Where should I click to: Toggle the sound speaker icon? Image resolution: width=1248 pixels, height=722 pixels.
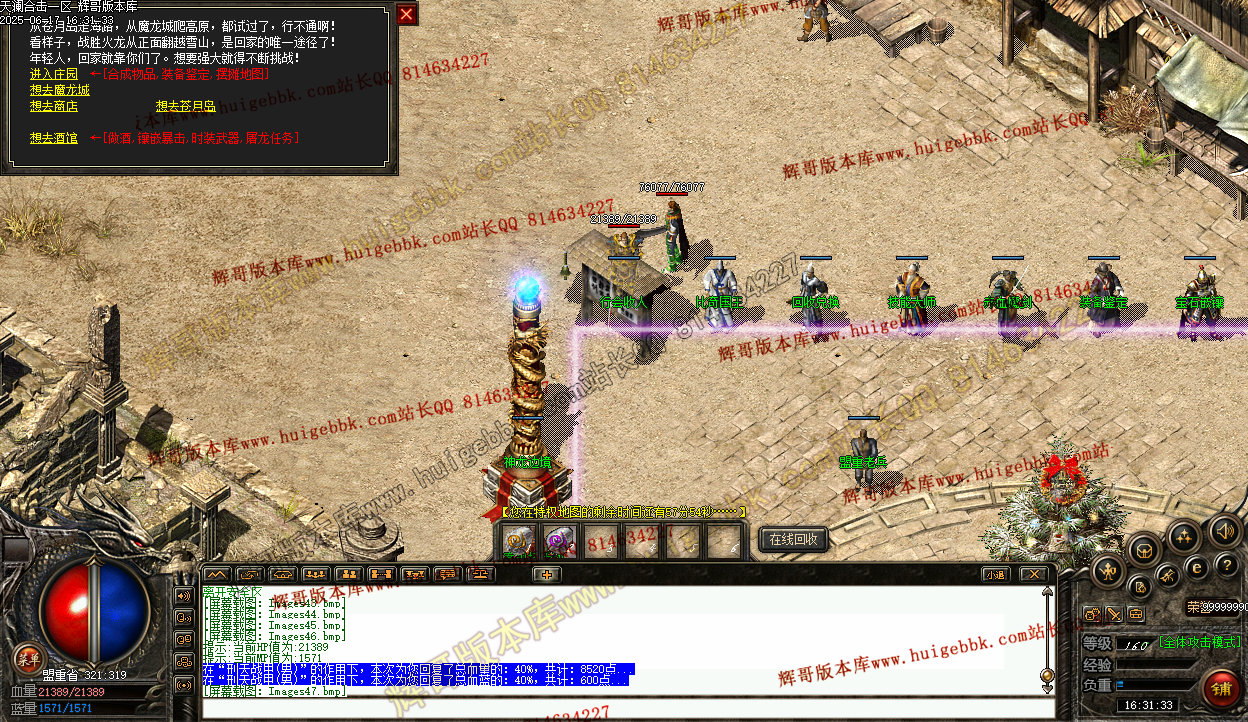1223,530
